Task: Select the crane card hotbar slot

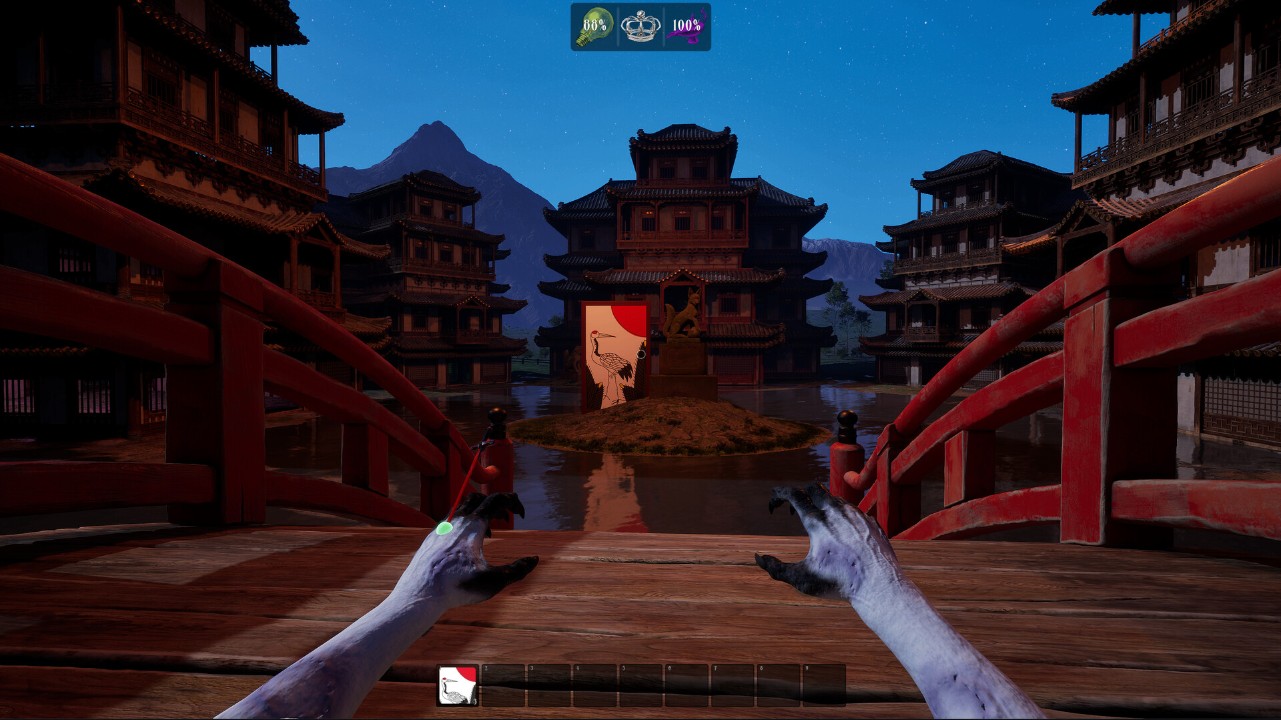Action: [458, 685]
